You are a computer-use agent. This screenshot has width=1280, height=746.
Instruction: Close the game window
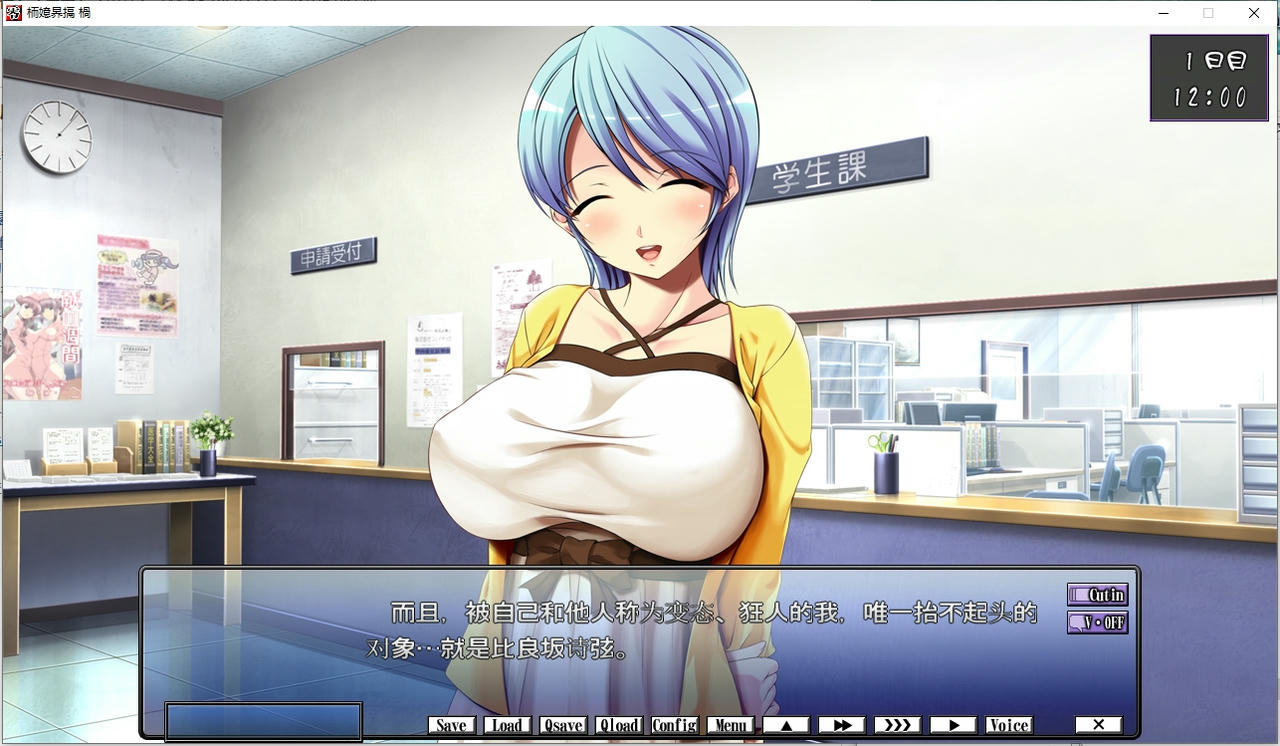tap(1254, 13)
